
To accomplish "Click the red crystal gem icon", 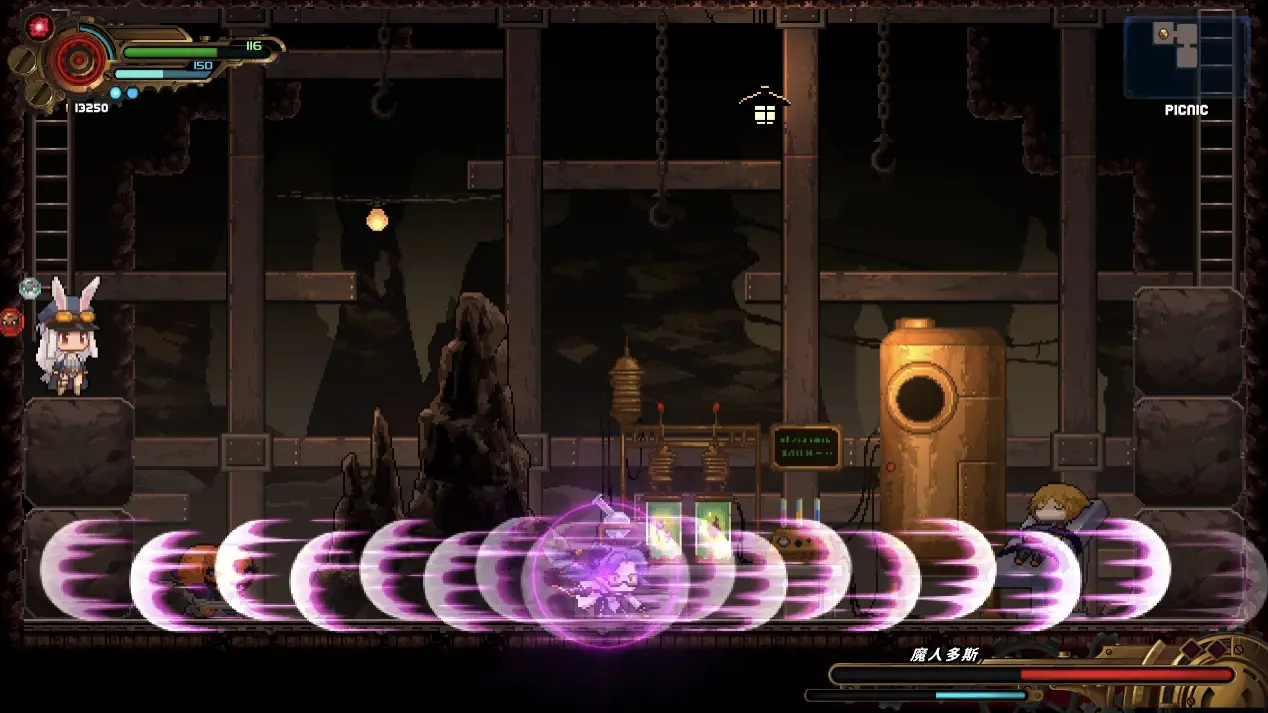I will click(x=39, y=26).
